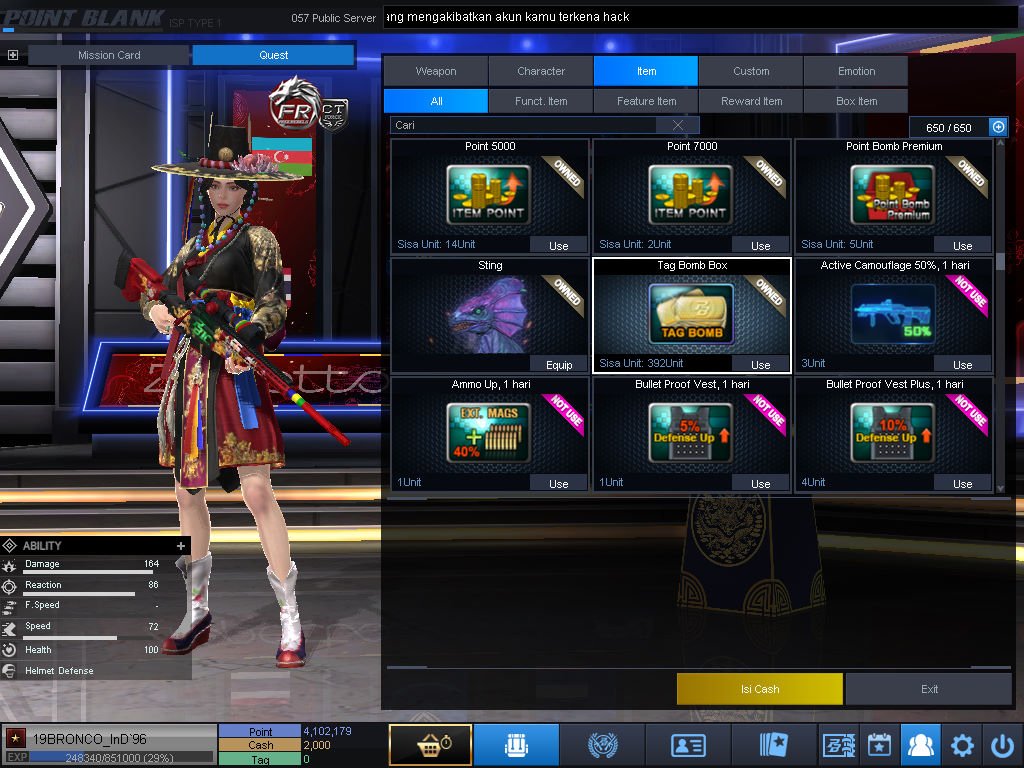The width and height of the screenshot is (1024, 768).
Task: Expand inventory capacity with the plus button
Action: click(x=998, y=127)
